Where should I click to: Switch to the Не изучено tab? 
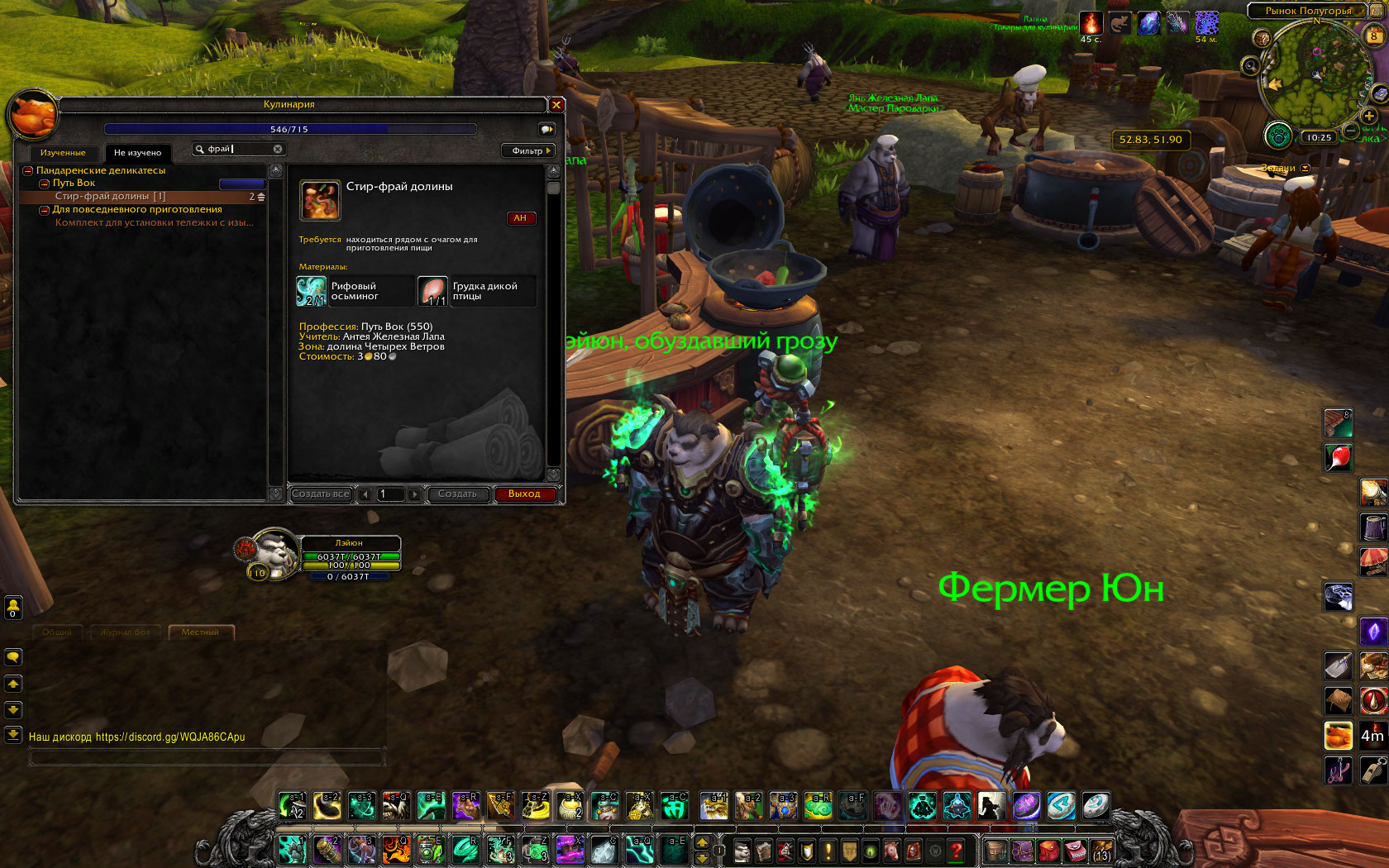[137, 153]
